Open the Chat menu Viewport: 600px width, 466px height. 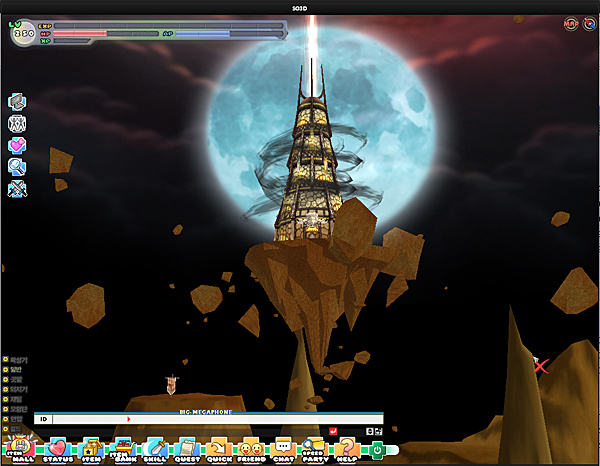coord(283,449)
